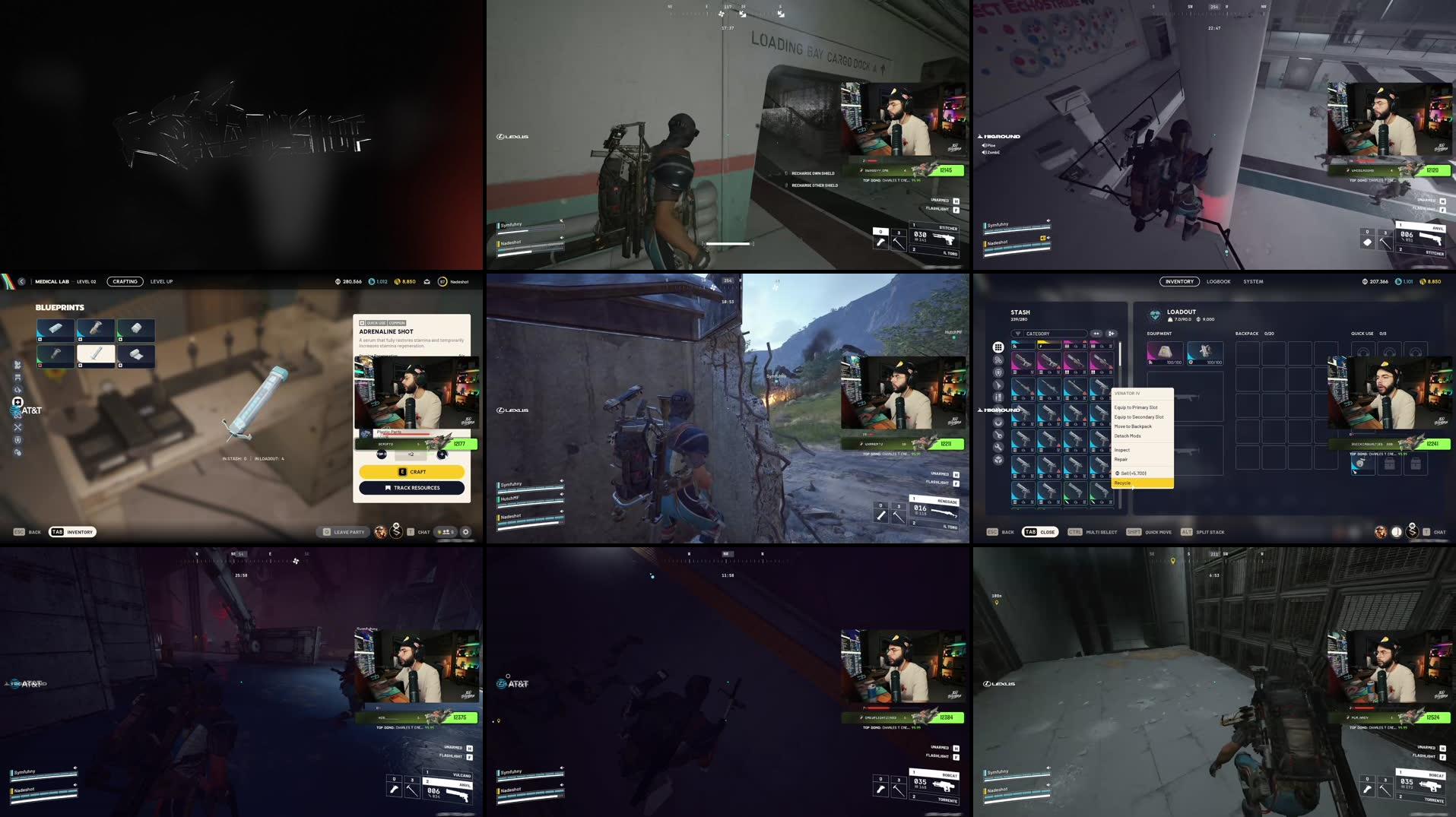Click Equip to Primary Slot for the Venator IV
The width and height of the screenshot is (1456, 817).
pos(1136,407)
